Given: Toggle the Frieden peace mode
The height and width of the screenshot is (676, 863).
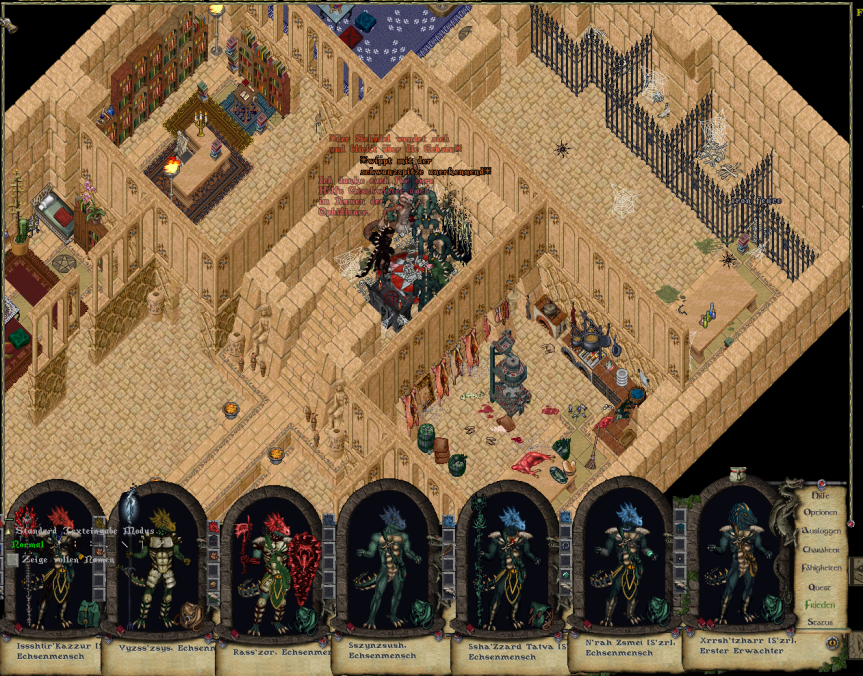Looking at the screenshot, I should 820,604.
